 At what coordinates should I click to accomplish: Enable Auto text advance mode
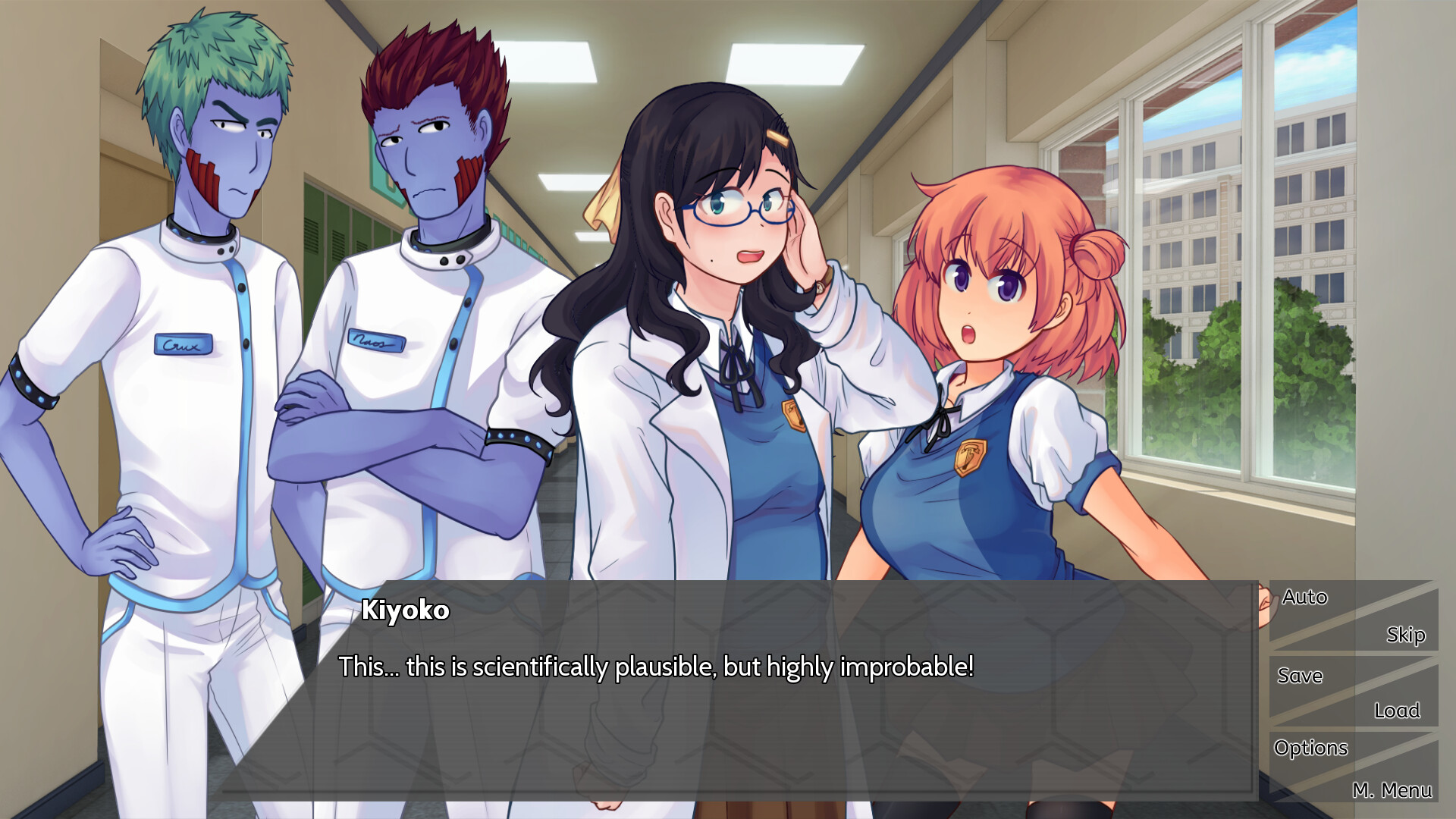tap(1304, 597)
